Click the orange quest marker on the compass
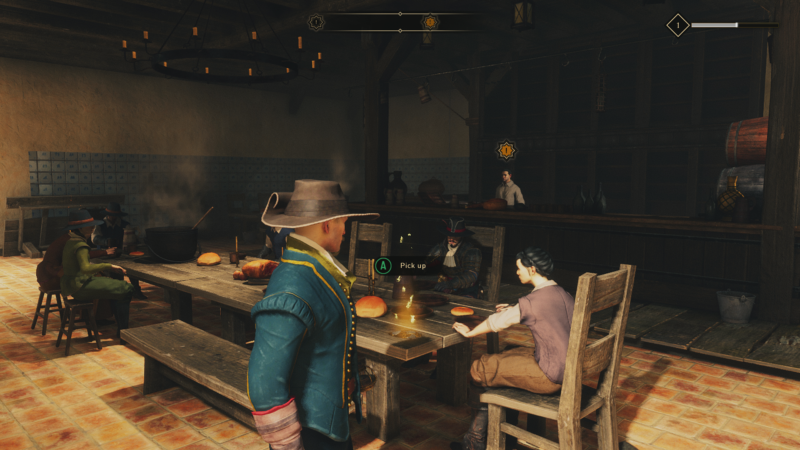The image size is (800, 450). [430, 21]
